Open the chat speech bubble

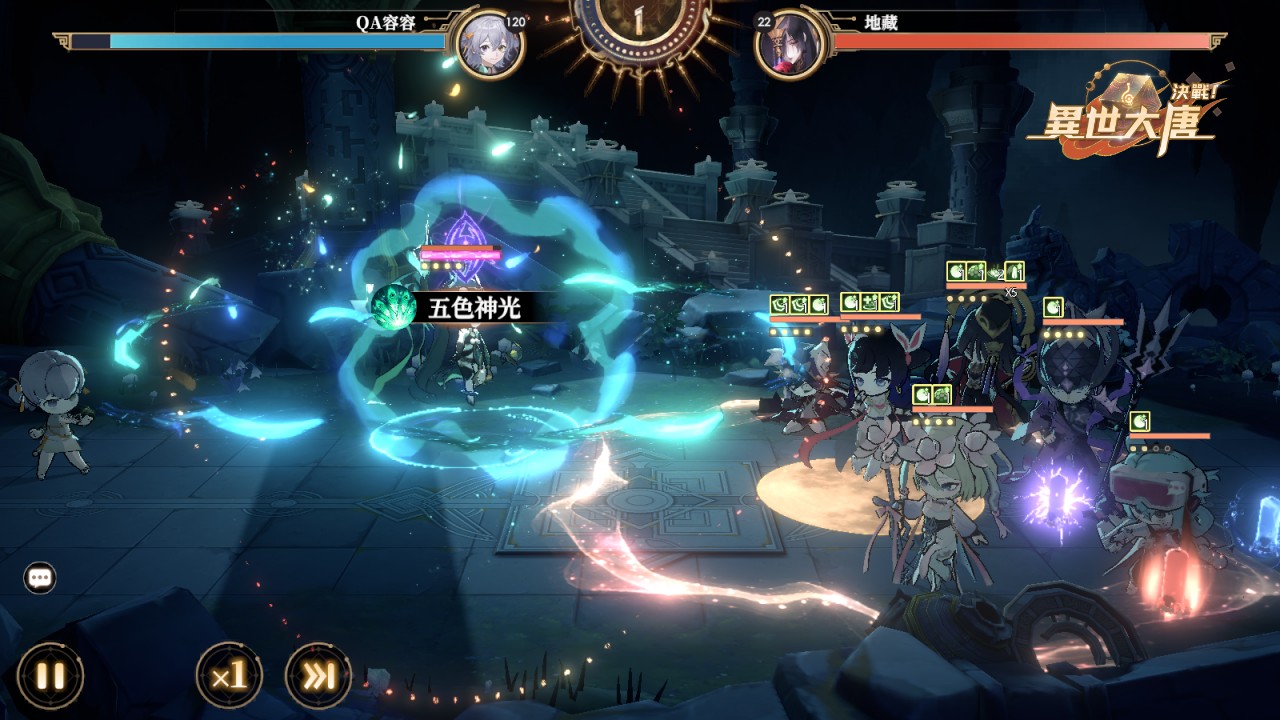40,577
